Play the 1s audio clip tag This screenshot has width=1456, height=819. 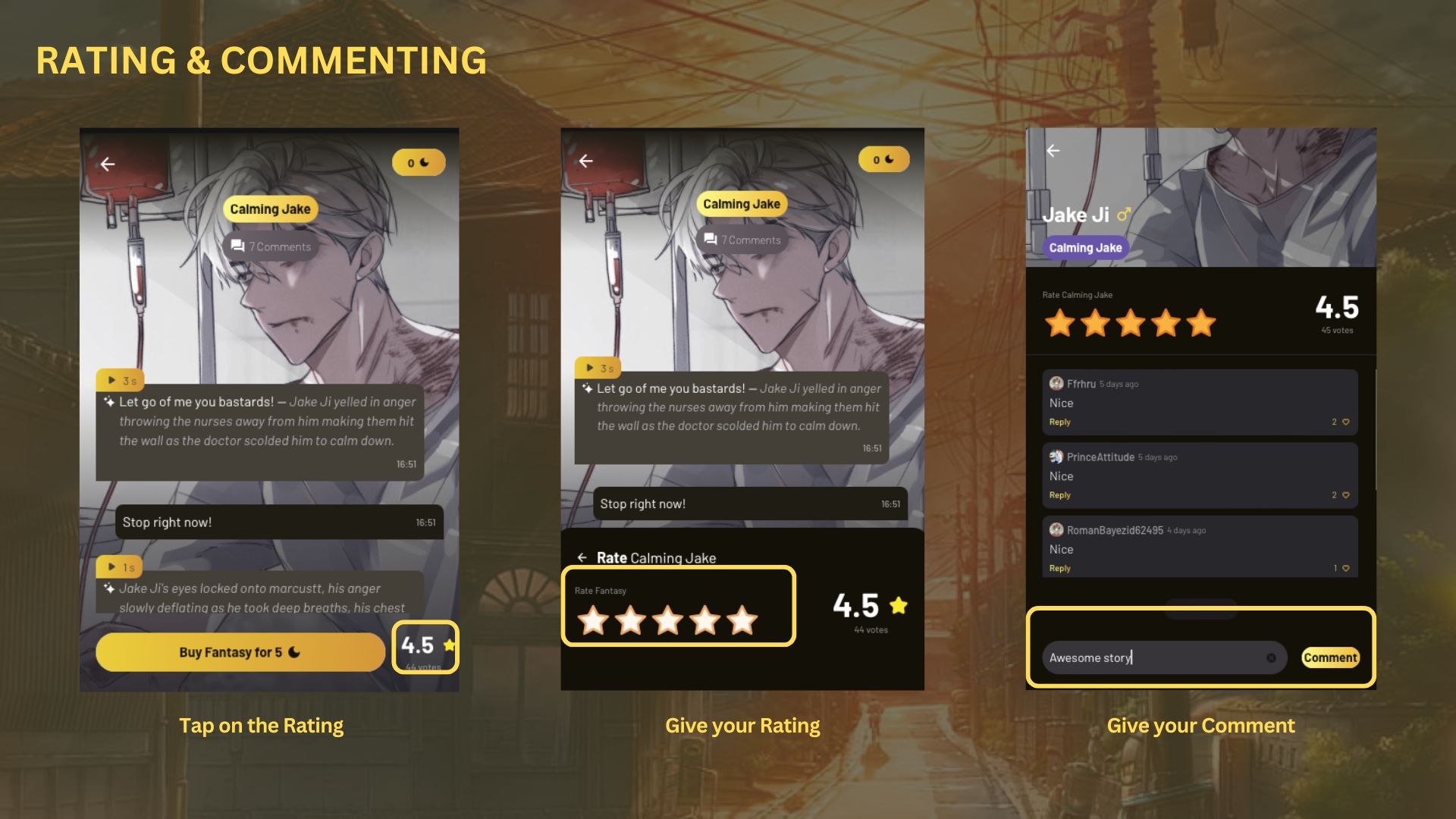pos(120,566)
